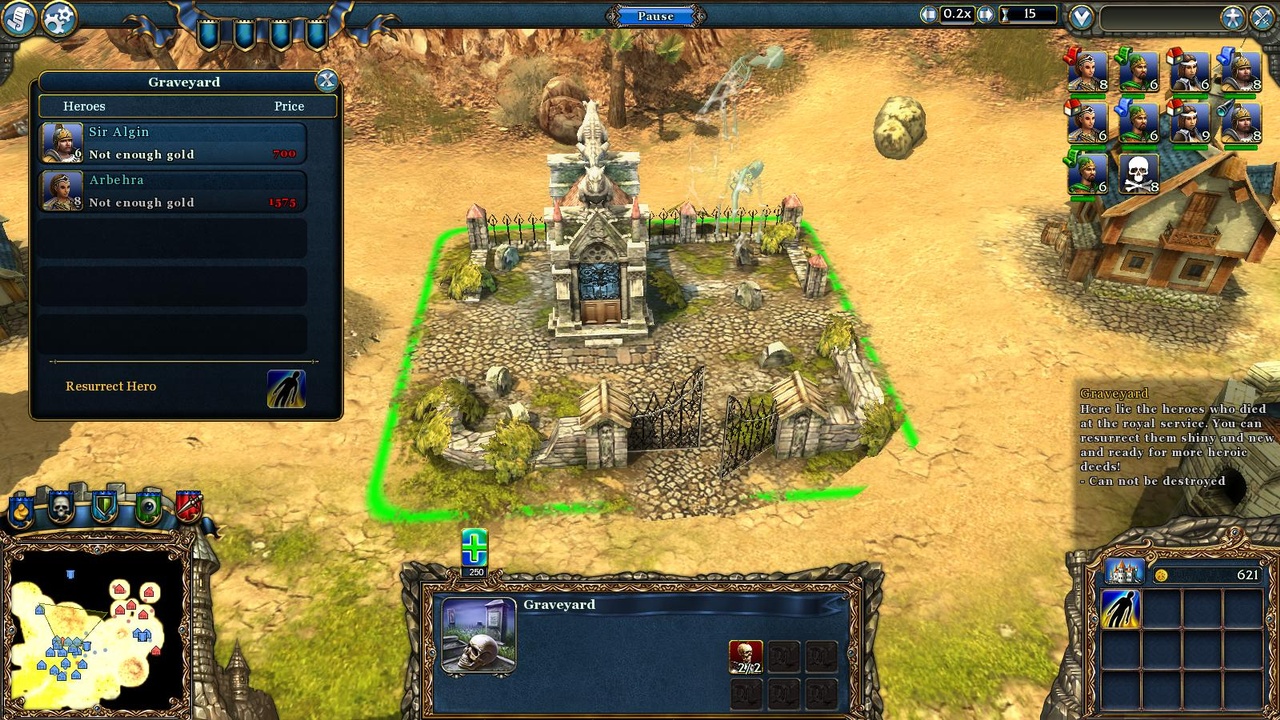
Task: Select the Heroes tab in the Graveyard window
Action: [x=84, y=106]
